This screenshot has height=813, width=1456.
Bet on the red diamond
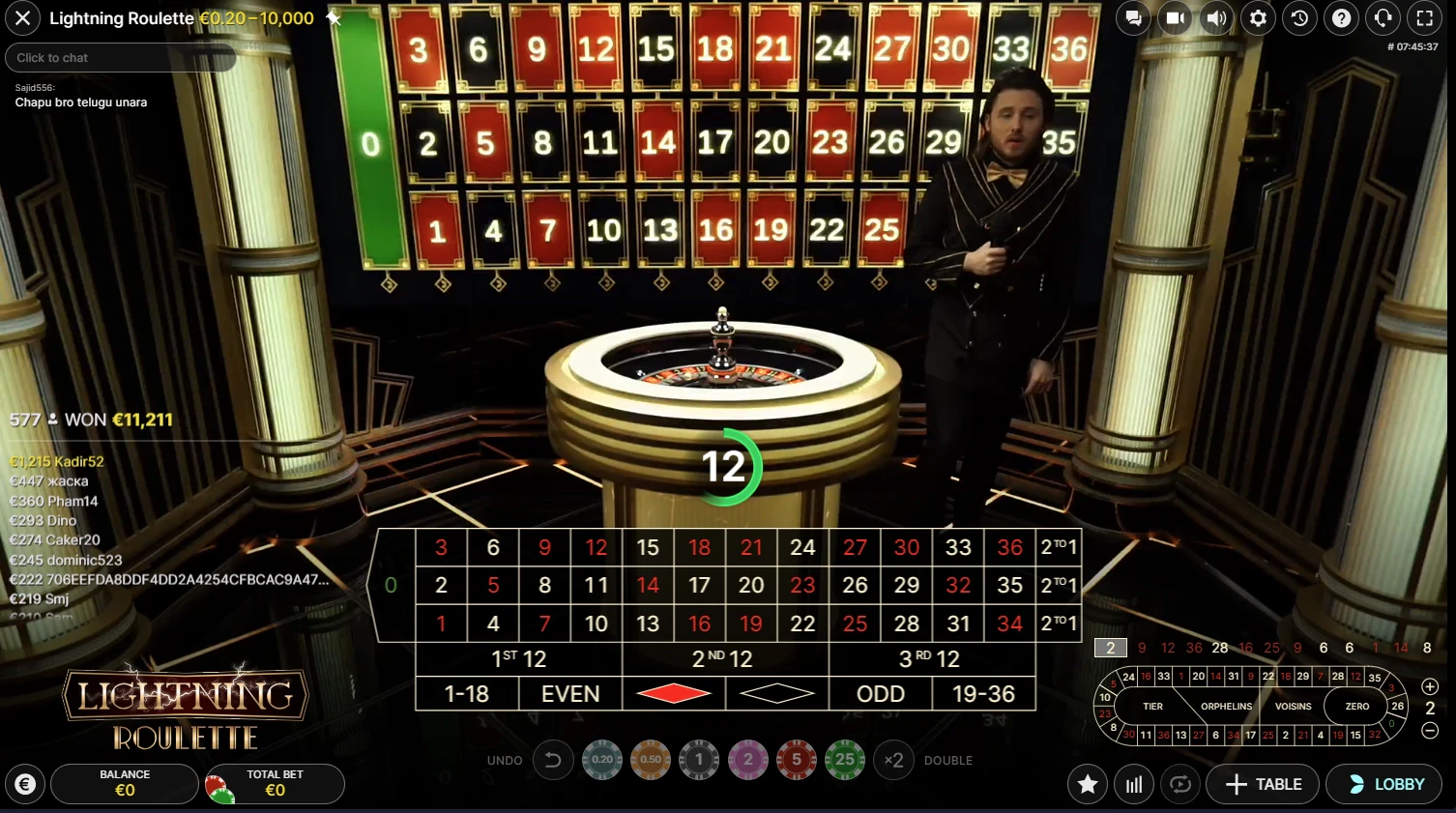[x=674, y=694]
